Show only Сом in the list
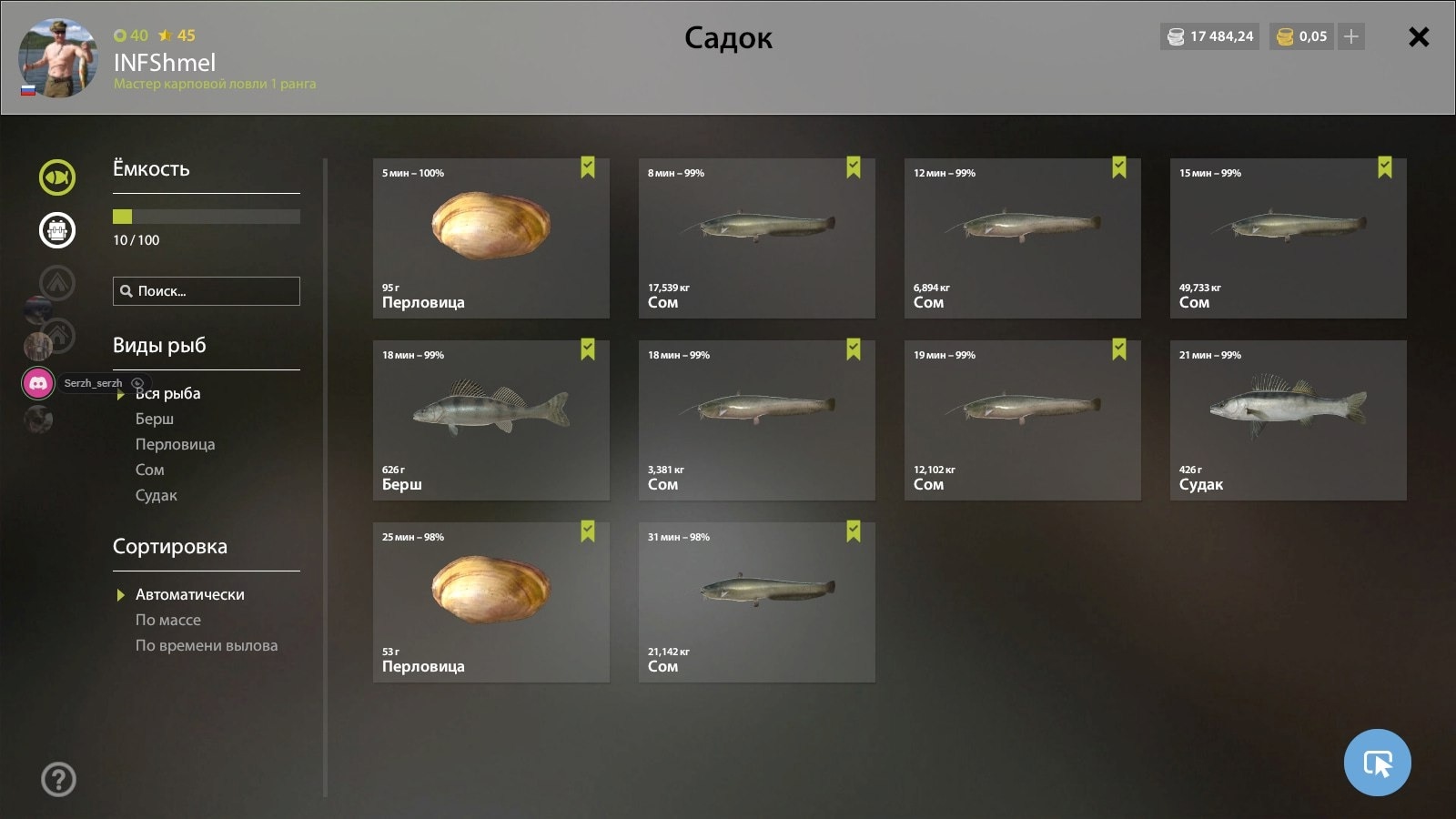Viewport: 1456px width, 819px height. [150, 470]
